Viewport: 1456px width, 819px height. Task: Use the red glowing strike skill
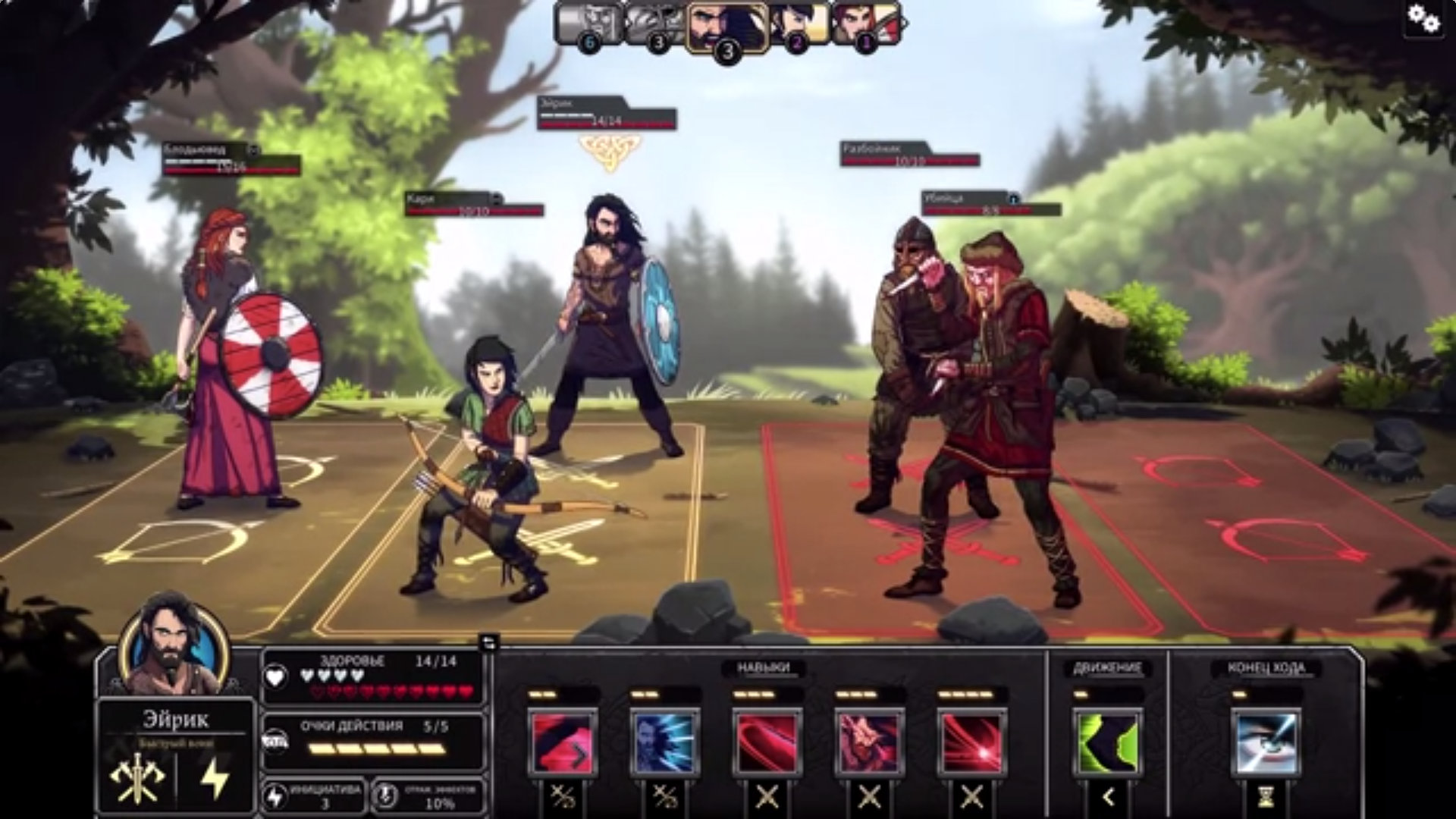pyautogui.click(x=971, y=742)
